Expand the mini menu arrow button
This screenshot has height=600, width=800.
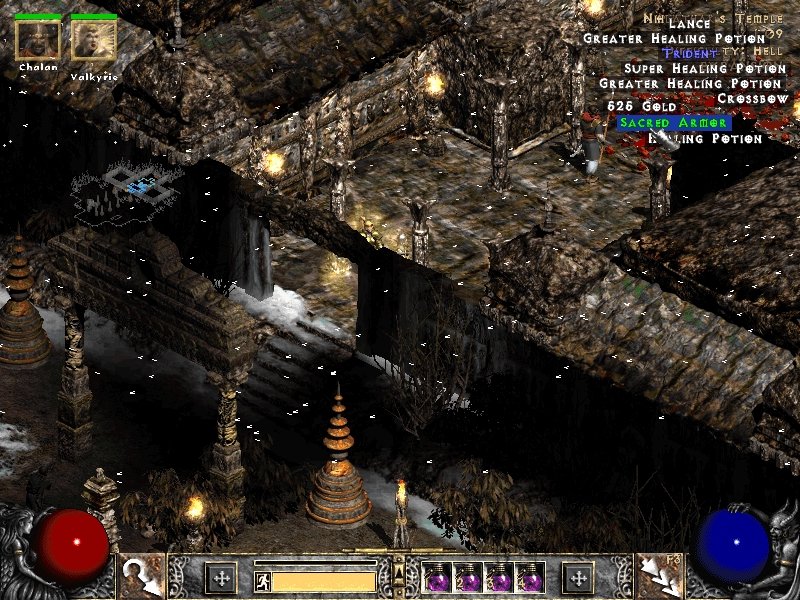(400, 572)
